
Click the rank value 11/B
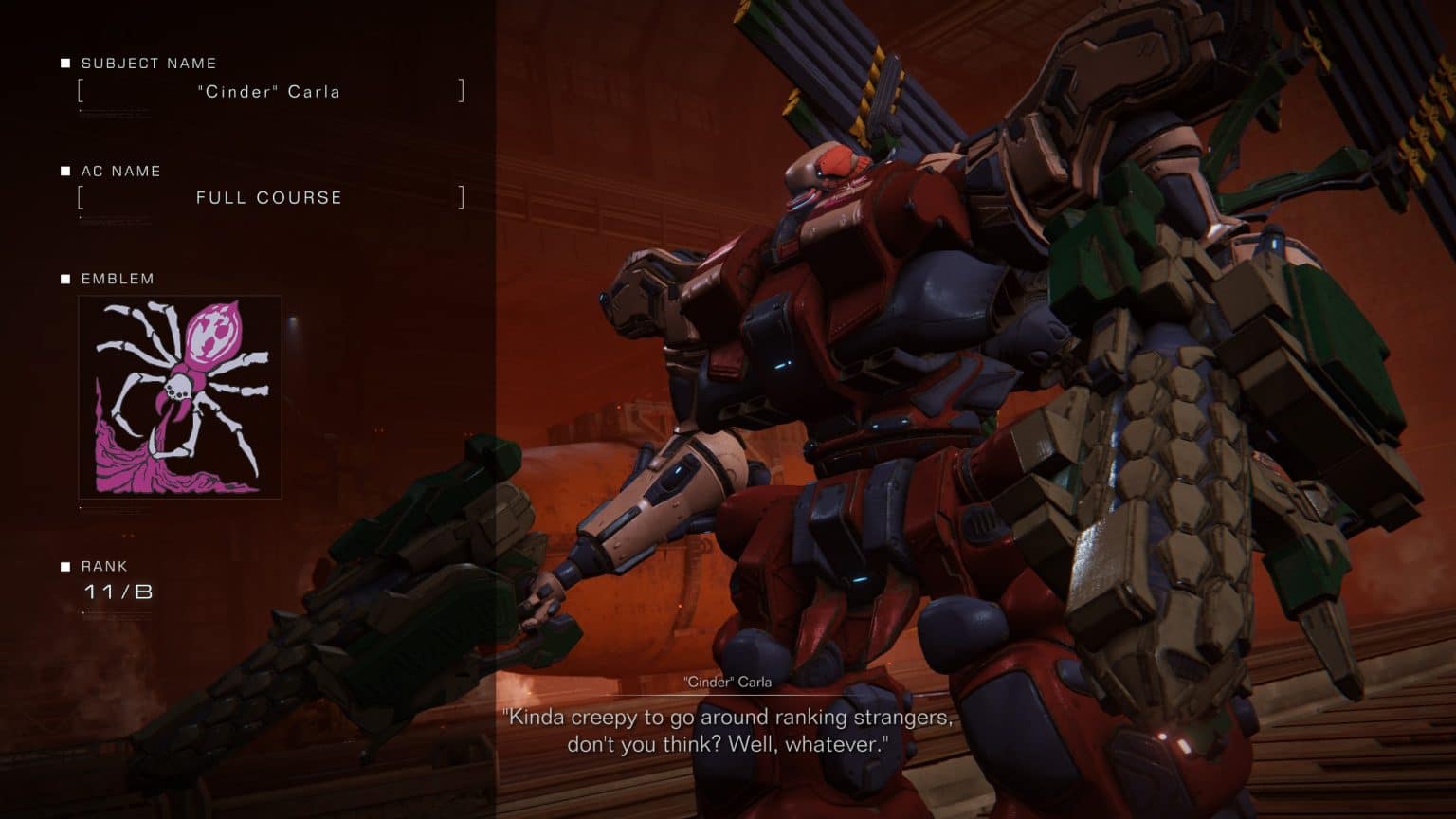[x=118, y=593]
